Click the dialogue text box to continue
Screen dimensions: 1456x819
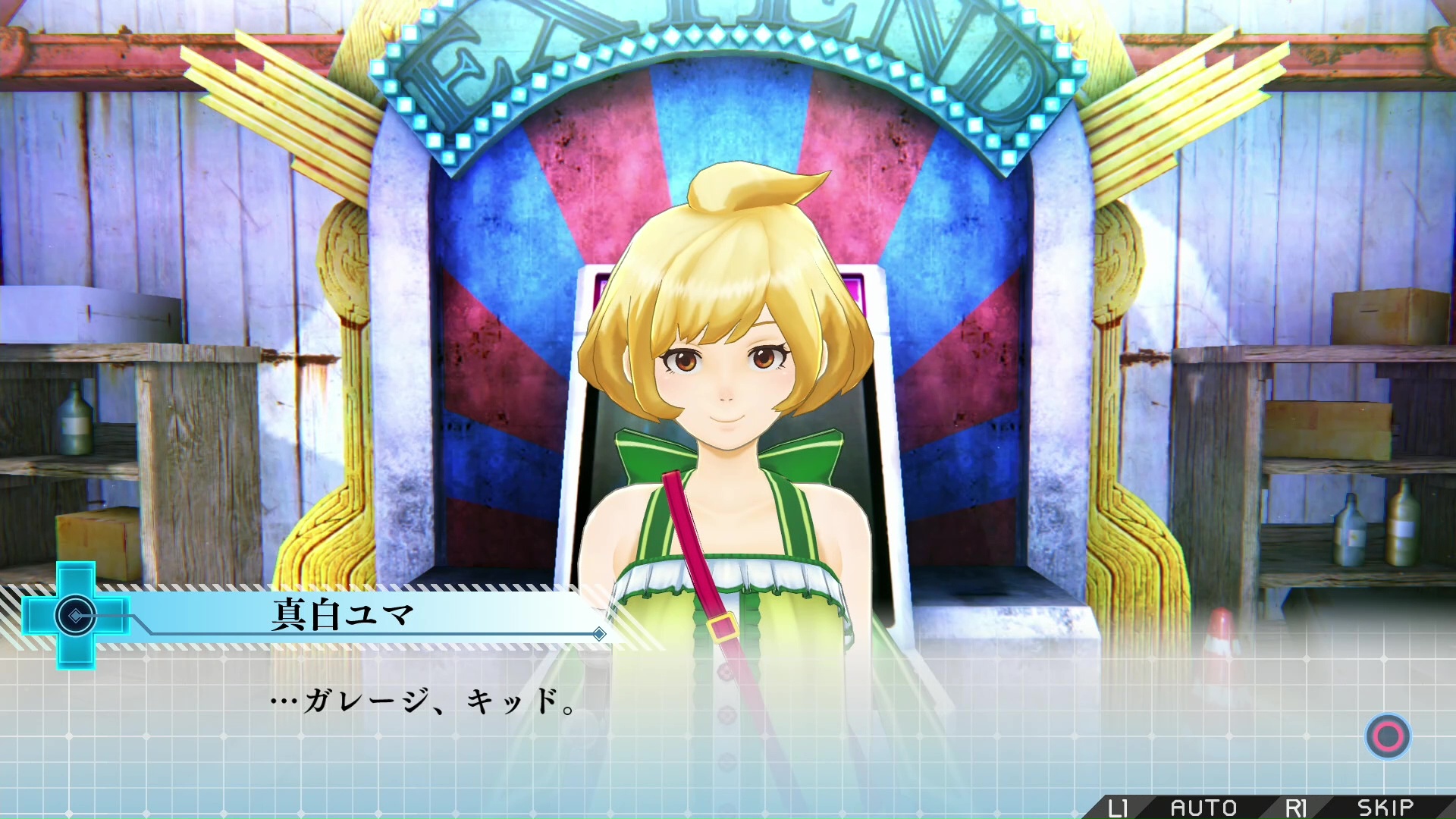[728, 720]
